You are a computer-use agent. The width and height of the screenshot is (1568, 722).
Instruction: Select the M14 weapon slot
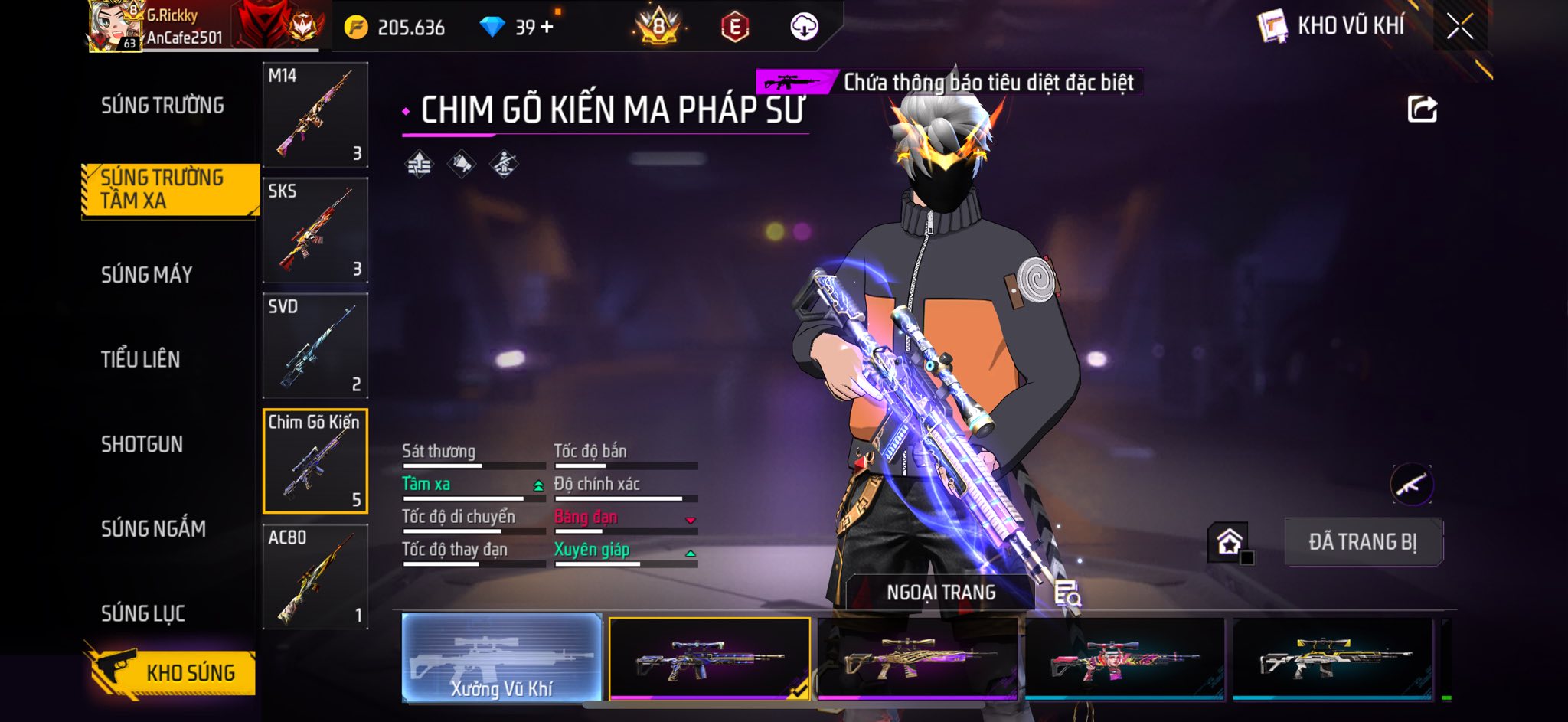[315, 115]
